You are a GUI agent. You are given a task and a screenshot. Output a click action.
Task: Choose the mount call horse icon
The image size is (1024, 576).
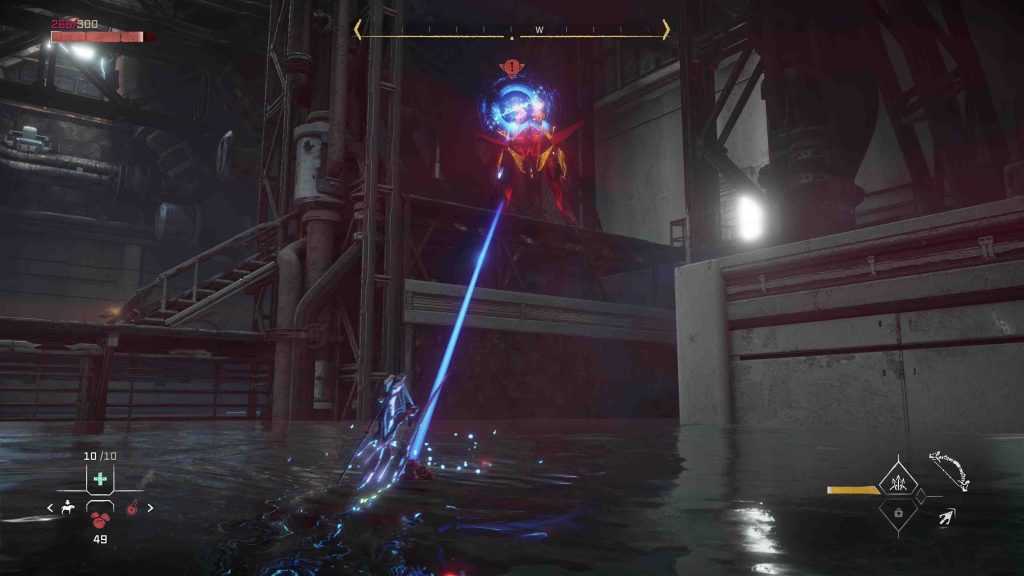68,509
